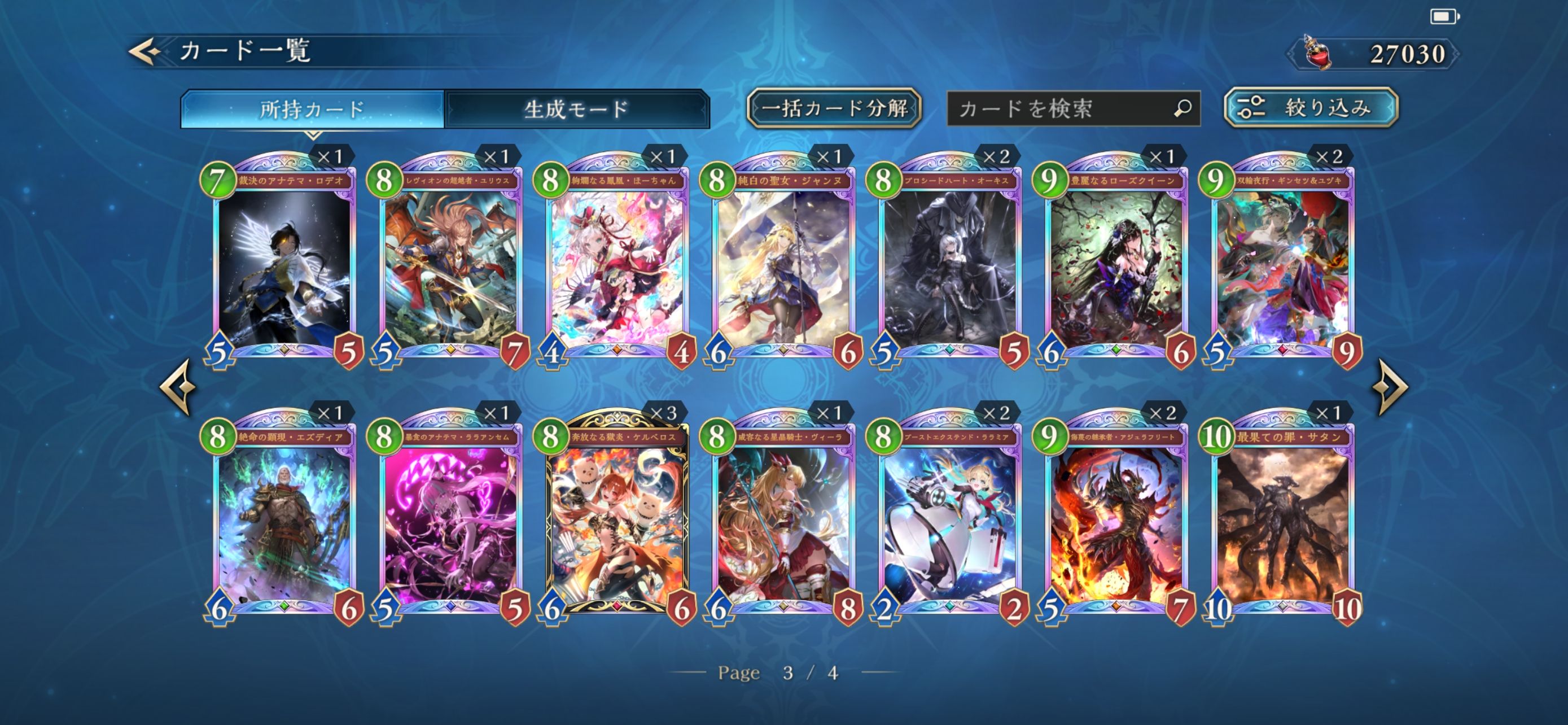The height and width of the screenshot is (725, 1568).
Task: Open the 一括カード分解 bulk dismantle button
Action: [834, 108]
